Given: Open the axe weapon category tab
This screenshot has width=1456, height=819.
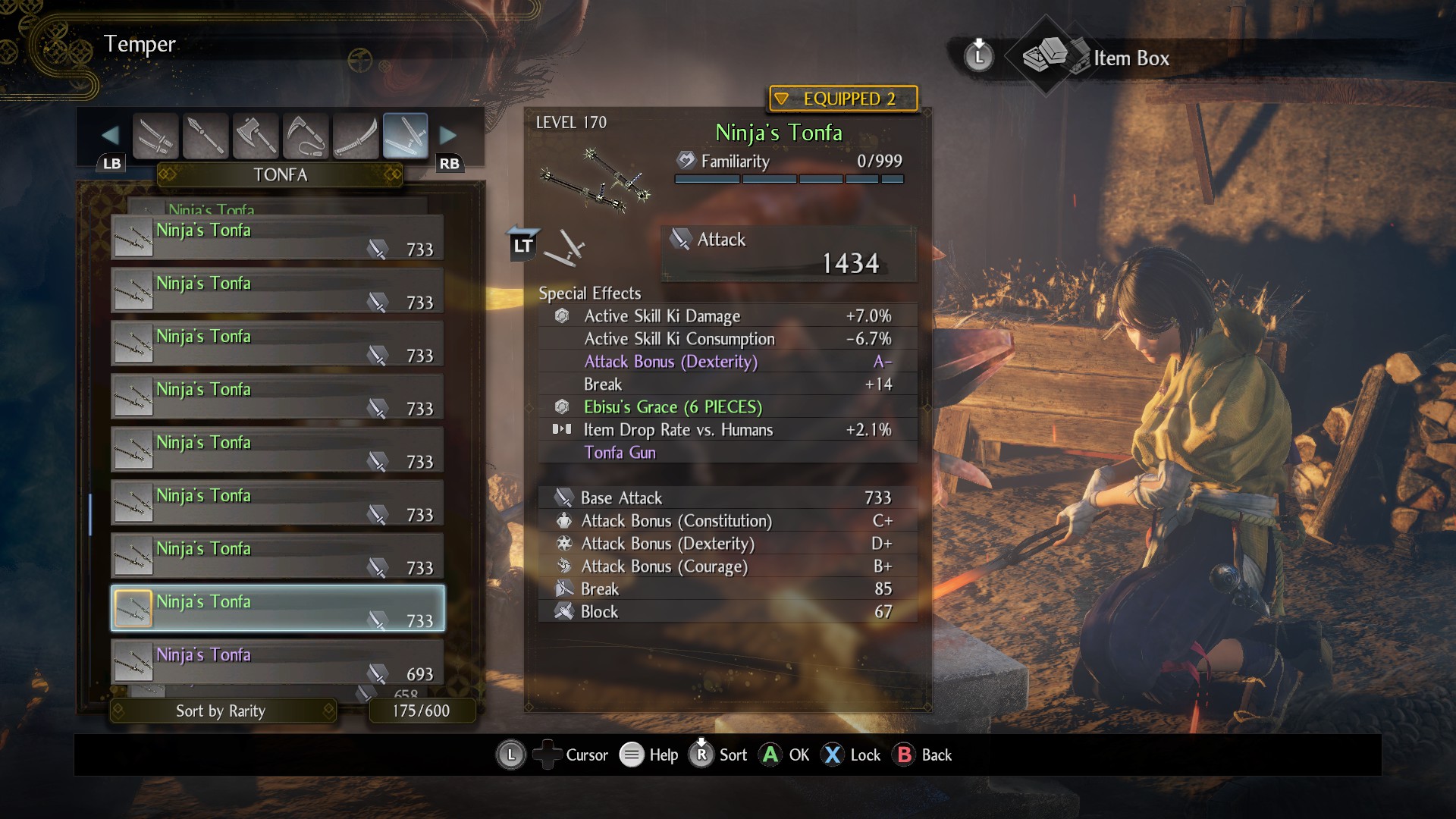Looking at the screenshot, I should (x=256, y=136).
